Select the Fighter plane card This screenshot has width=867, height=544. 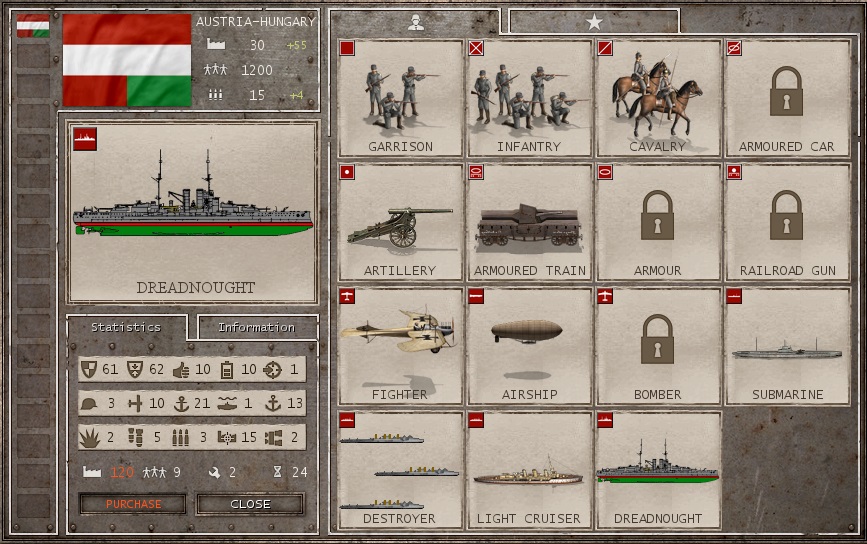400,346
